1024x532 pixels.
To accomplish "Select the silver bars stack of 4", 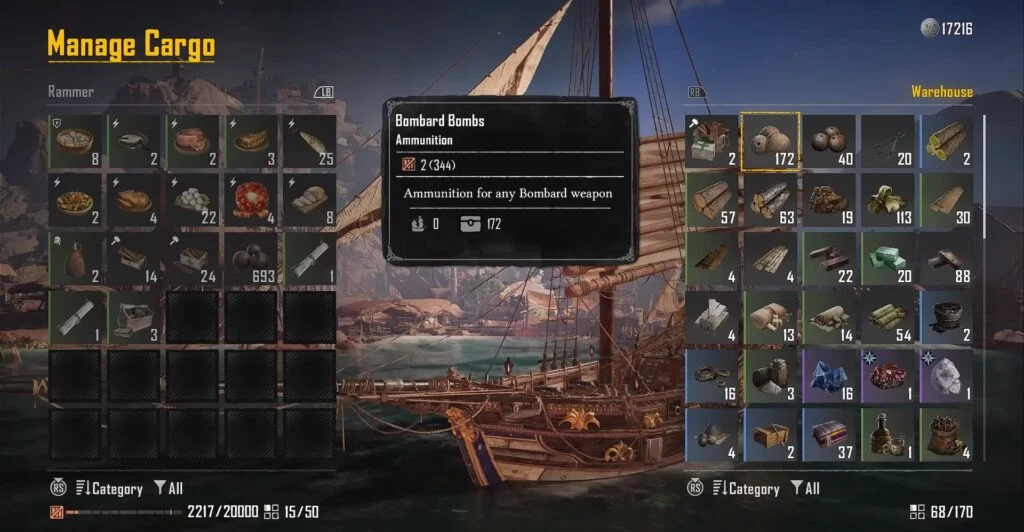I will [x=711, y=318].
